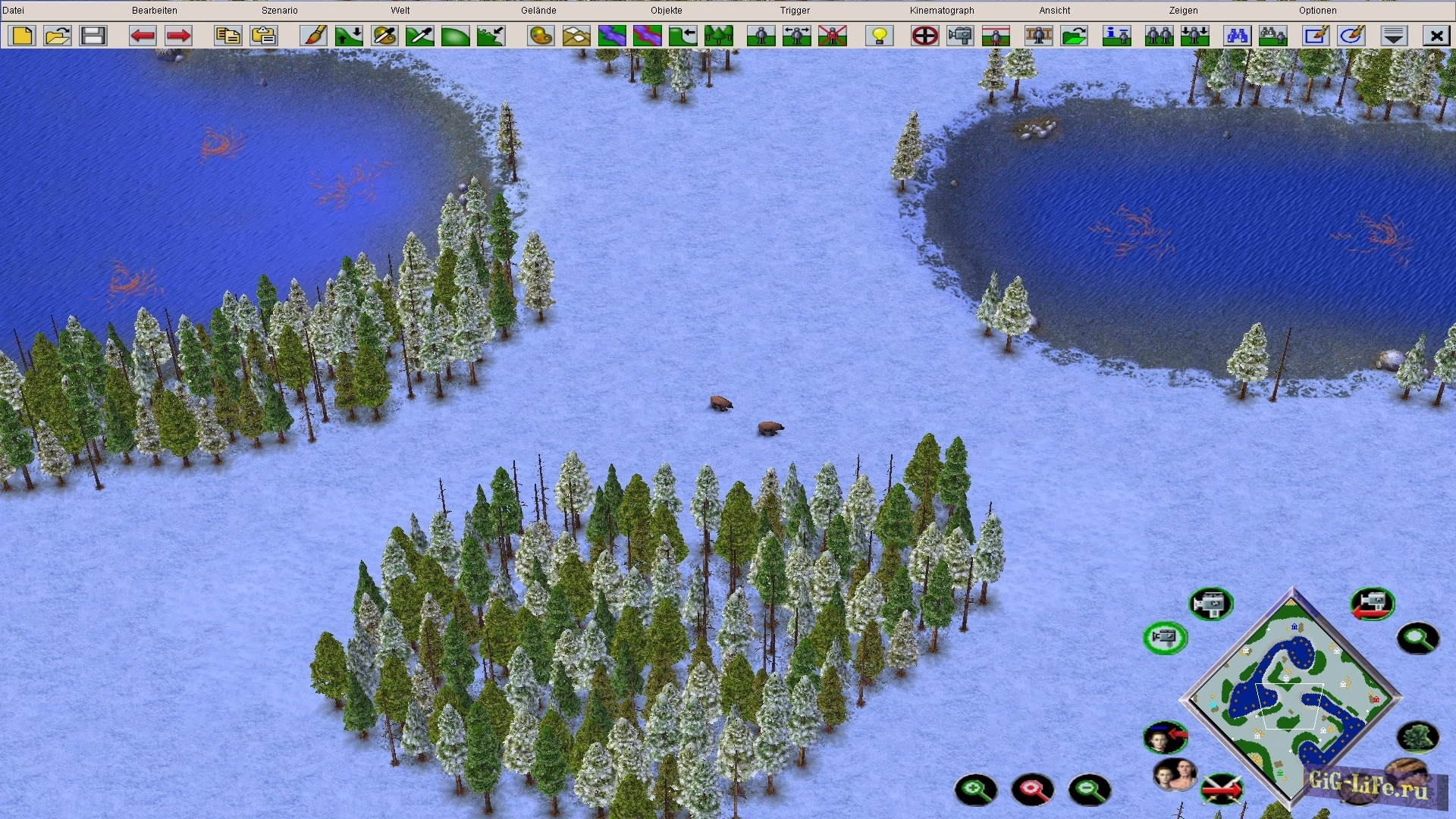Open the Kinematograph menu
The width and height of the screenshot is (1456, 819).
[x=942, y=11]
